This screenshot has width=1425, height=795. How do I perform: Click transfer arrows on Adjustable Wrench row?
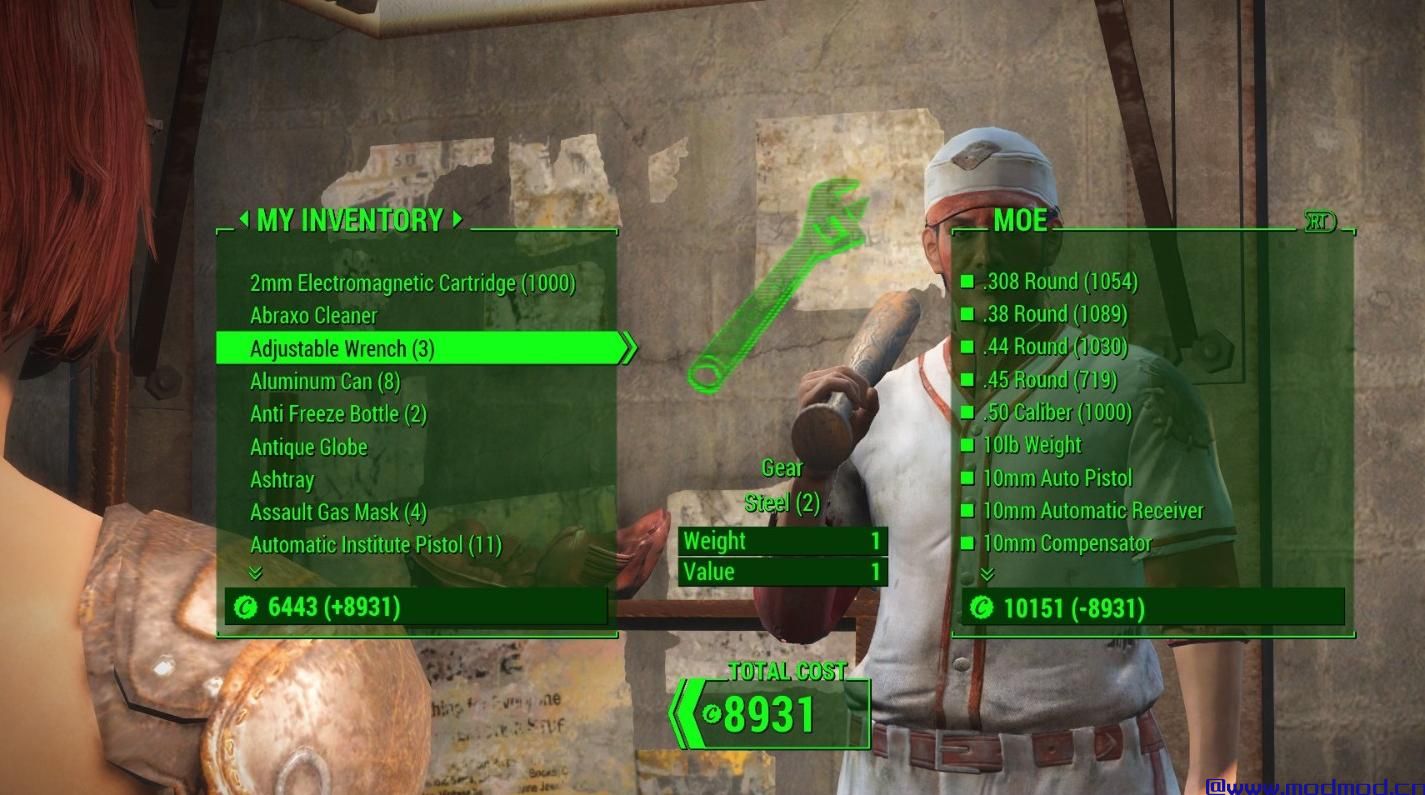628,348
